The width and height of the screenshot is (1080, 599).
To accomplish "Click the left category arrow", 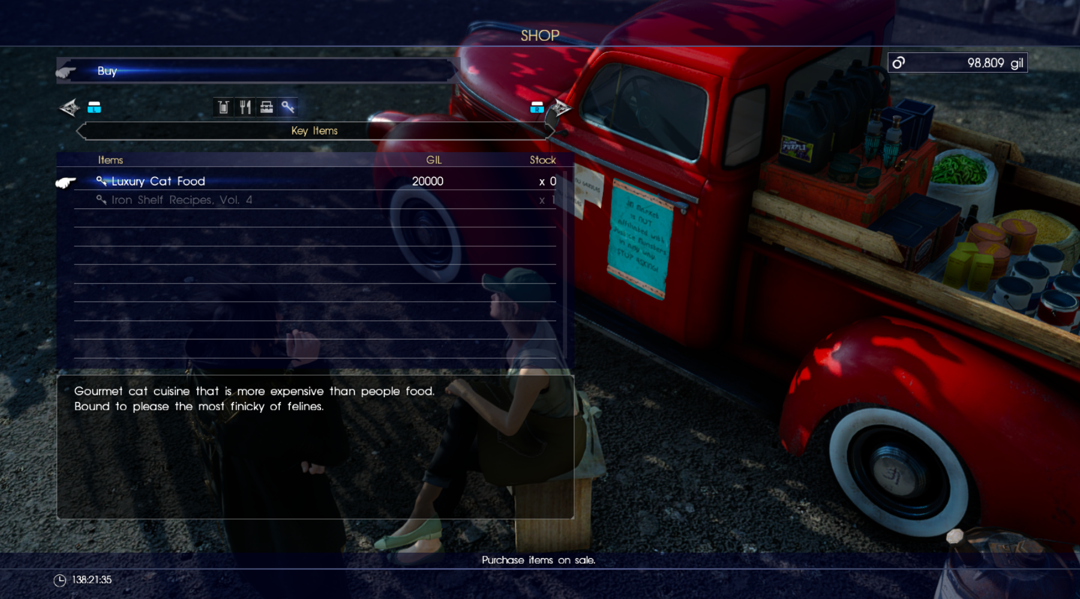I will [x=69, y=107].
